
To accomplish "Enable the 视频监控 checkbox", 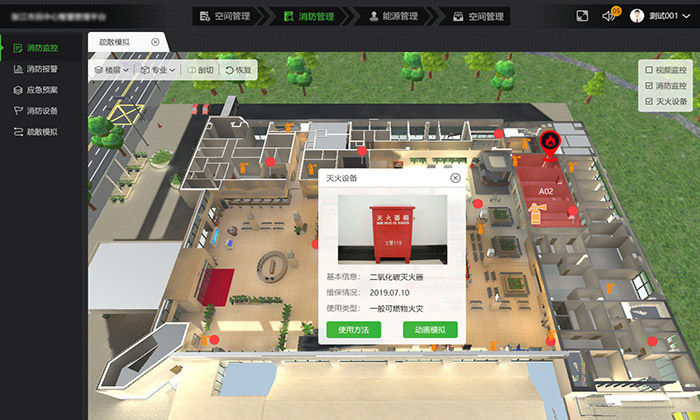I will click(x=649, y=70).
